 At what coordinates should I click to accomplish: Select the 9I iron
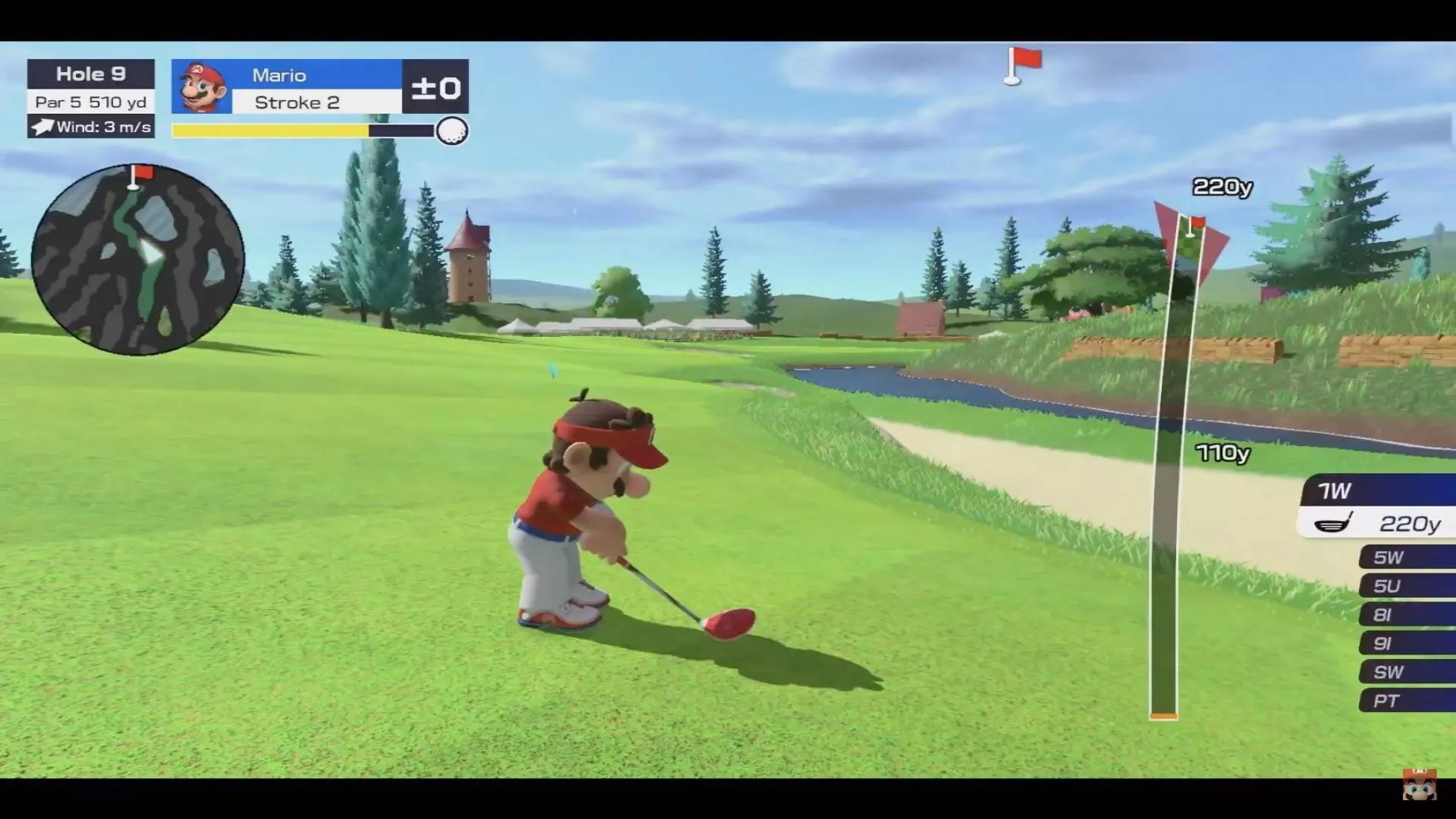pyautogui.click(x=1407, y=644)
